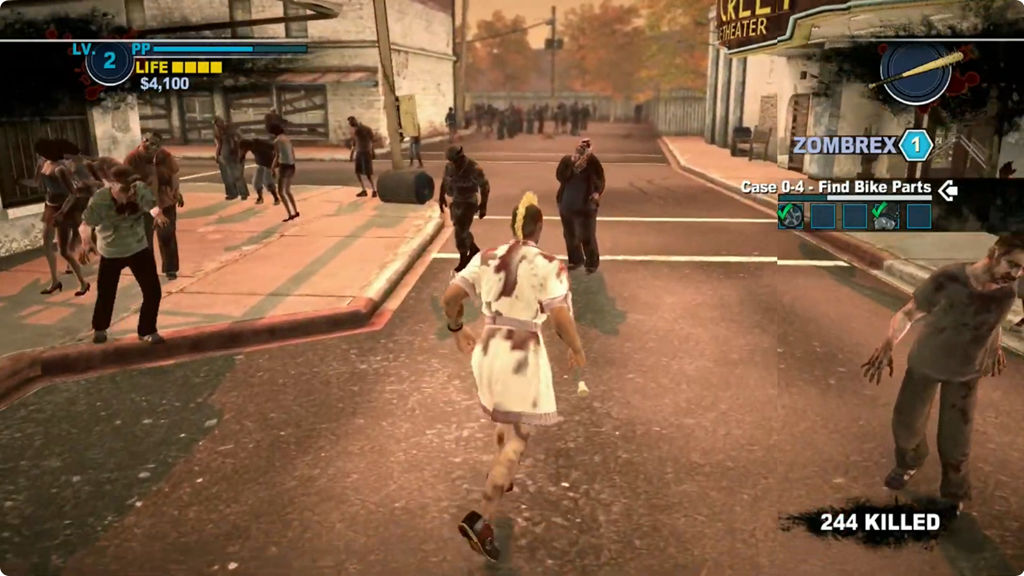Select the spiked baseball bat weapon slot

tap(915, 73)
